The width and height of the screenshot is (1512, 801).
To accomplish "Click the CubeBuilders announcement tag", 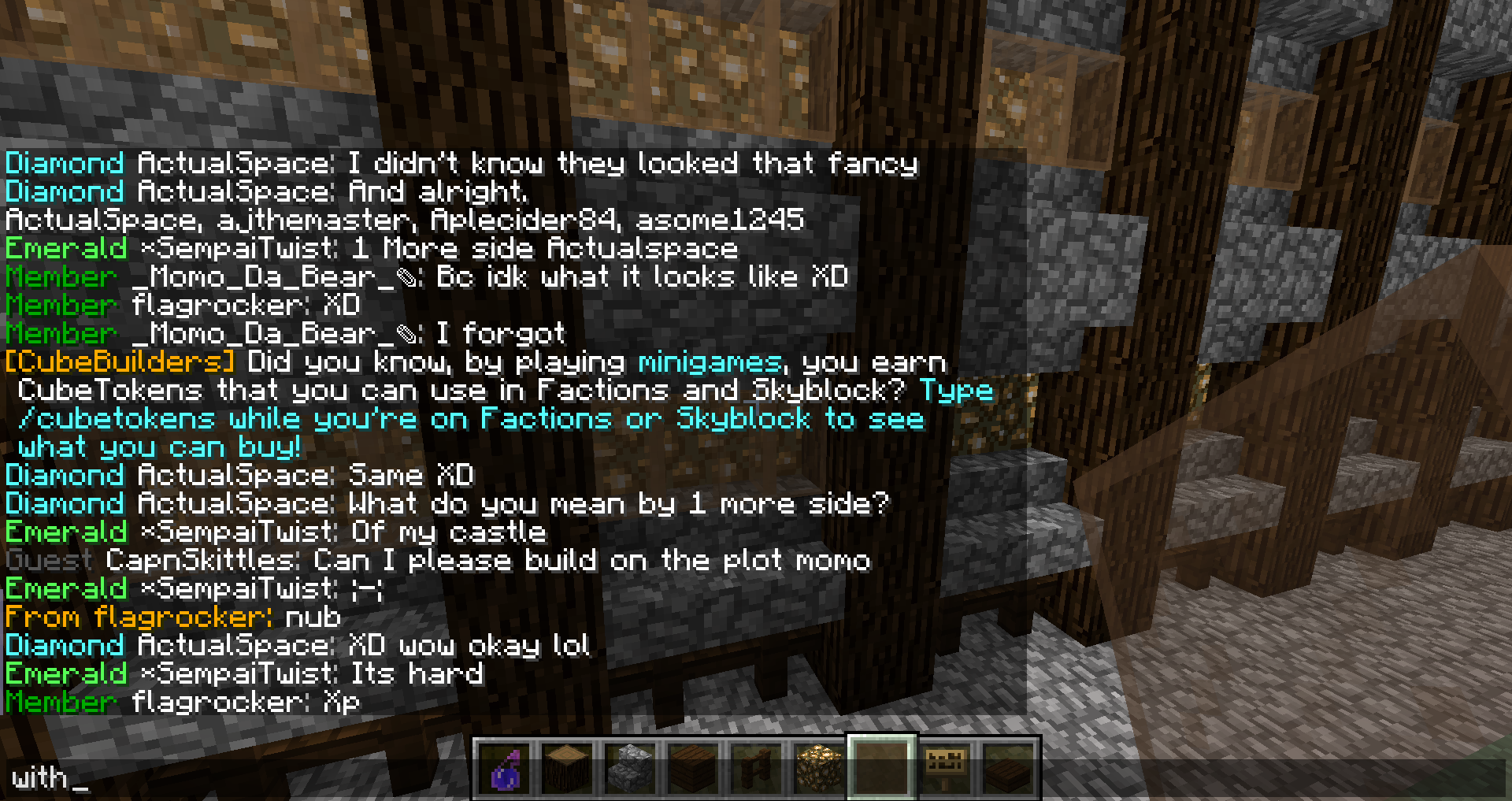I will (120, 362).
